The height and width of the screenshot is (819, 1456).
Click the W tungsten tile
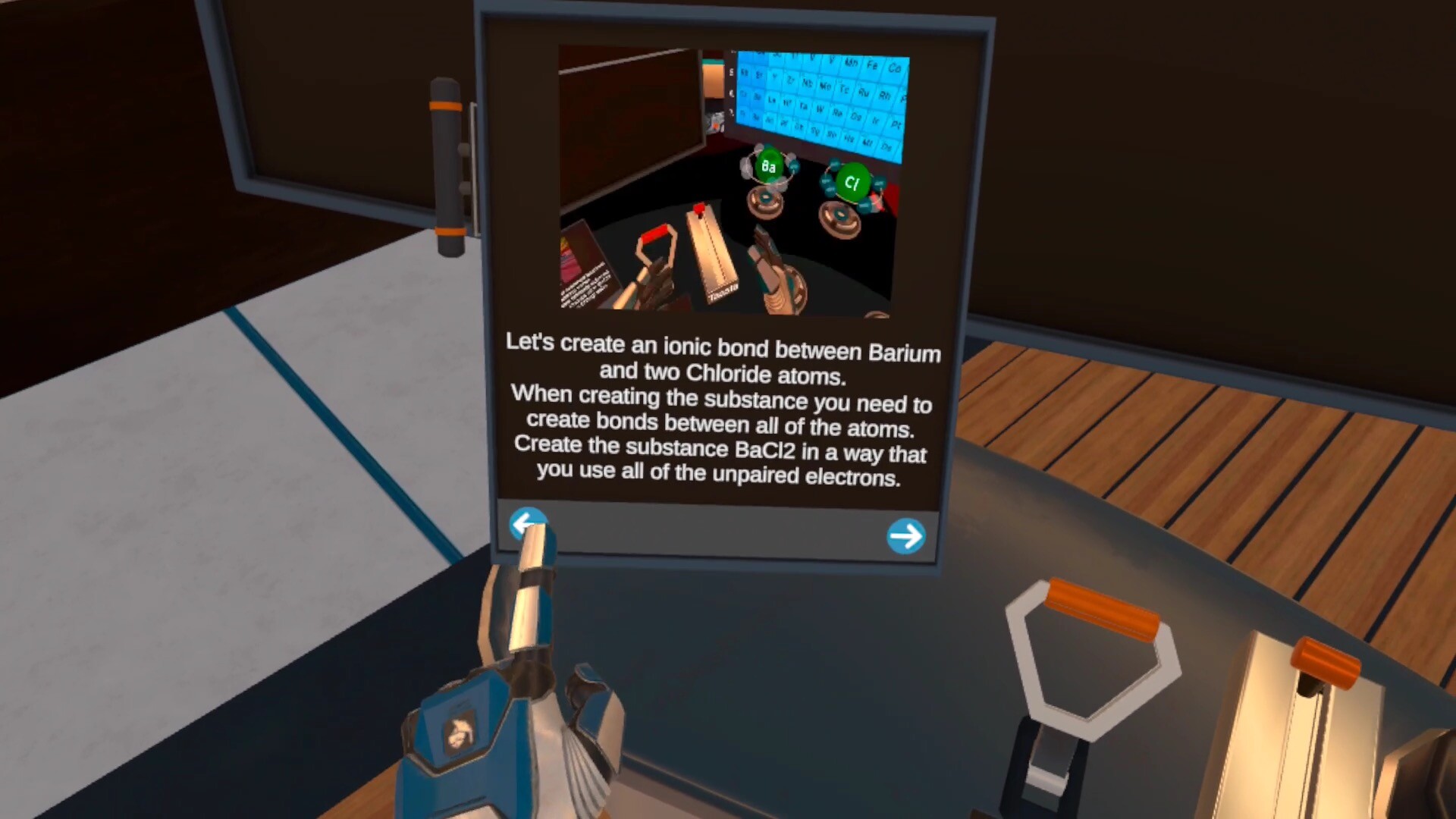(821, 109)
